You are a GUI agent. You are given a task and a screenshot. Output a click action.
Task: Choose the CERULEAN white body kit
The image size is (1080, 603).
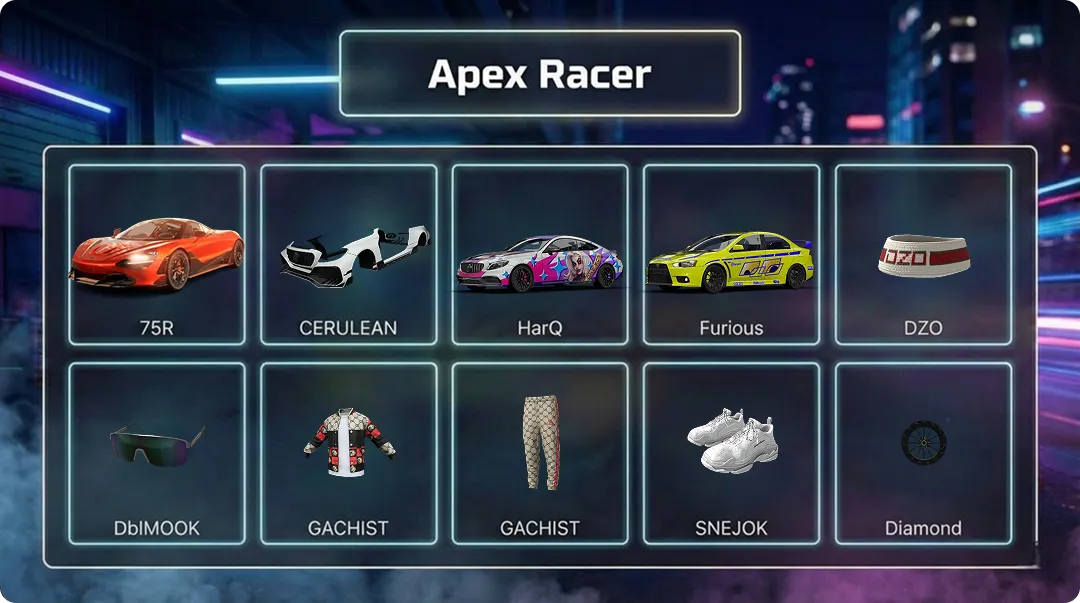(348, 255)
